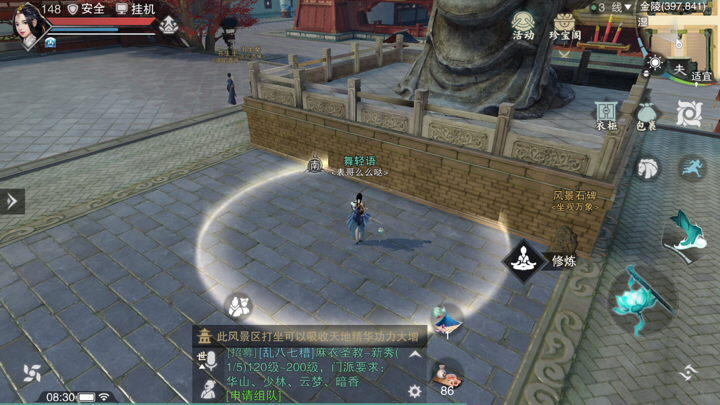720x405 pixels.
Task: Tap the world-channel voice microphone button
Action: 208,360
